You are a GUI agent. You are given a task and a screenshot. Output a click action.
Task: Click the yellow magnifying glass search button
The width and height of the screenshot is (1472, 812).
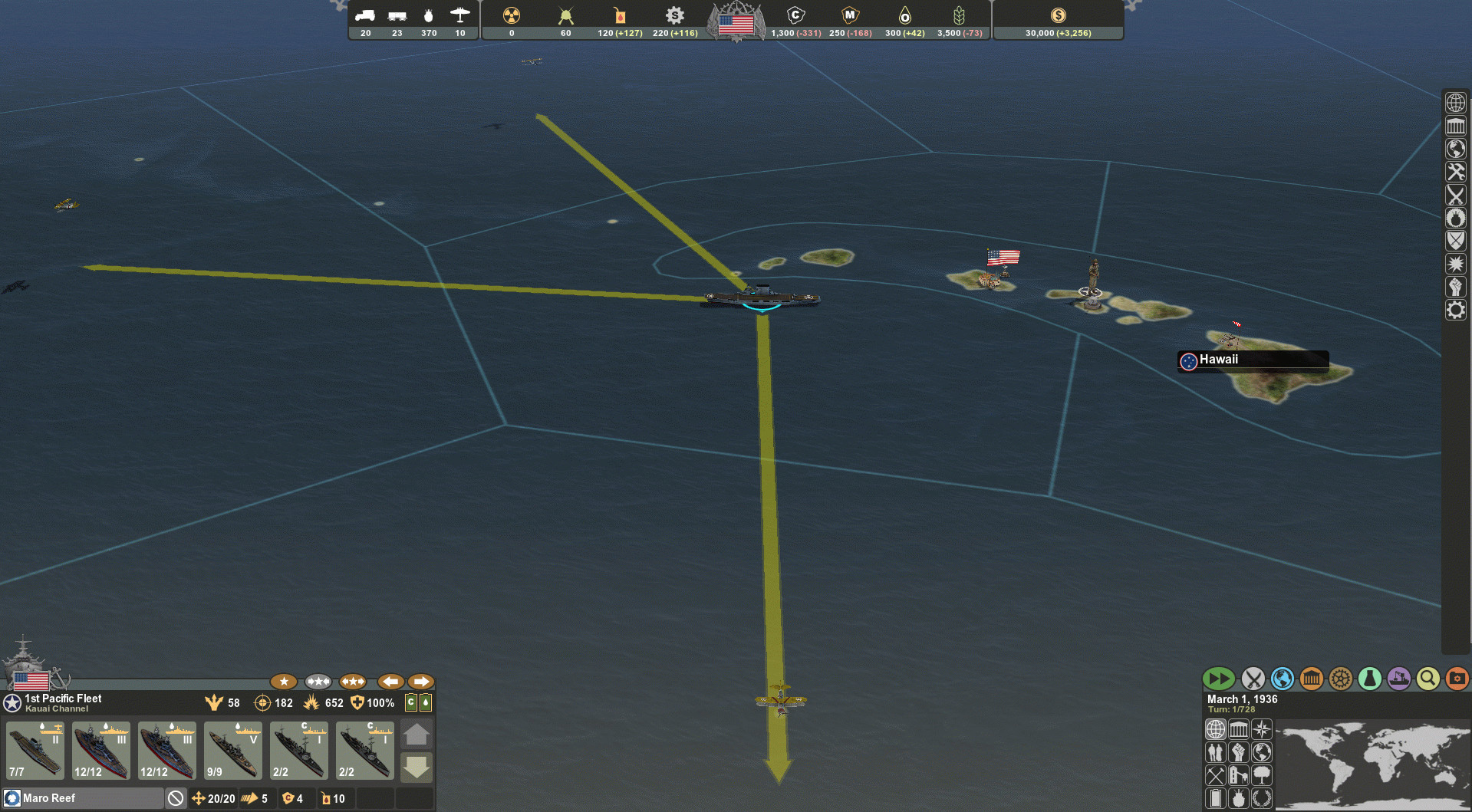pos(1428,679)
